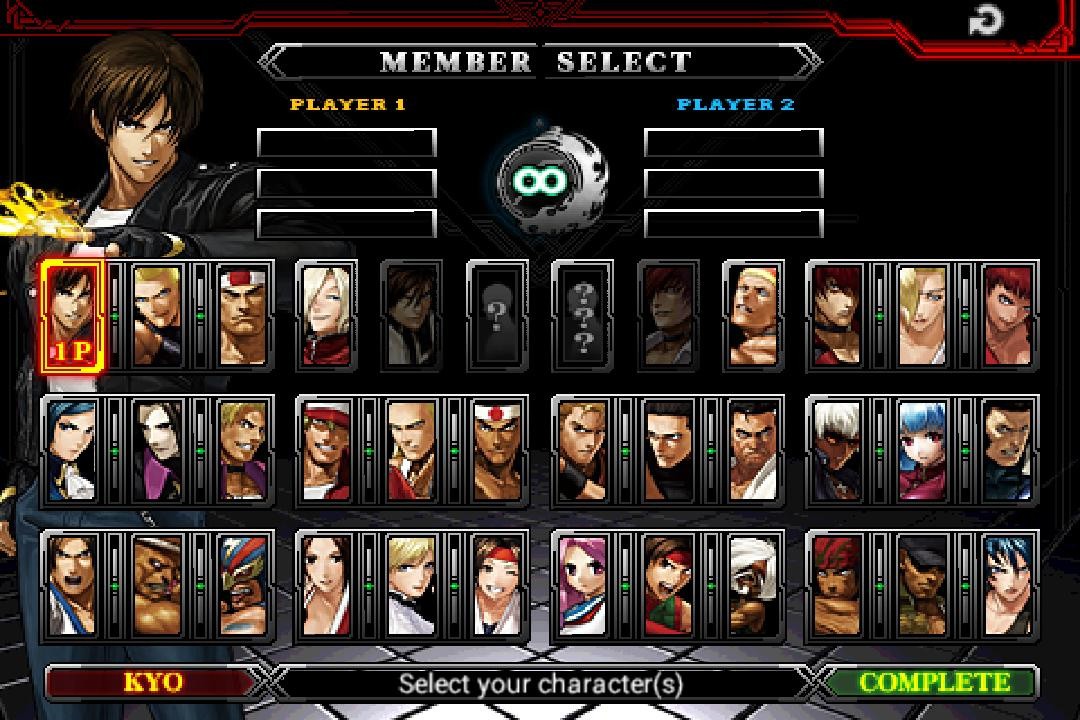Choose Clark with cap and sunglasses
This screenshot has width=1080, height=720.
click(x=922, y=586)
